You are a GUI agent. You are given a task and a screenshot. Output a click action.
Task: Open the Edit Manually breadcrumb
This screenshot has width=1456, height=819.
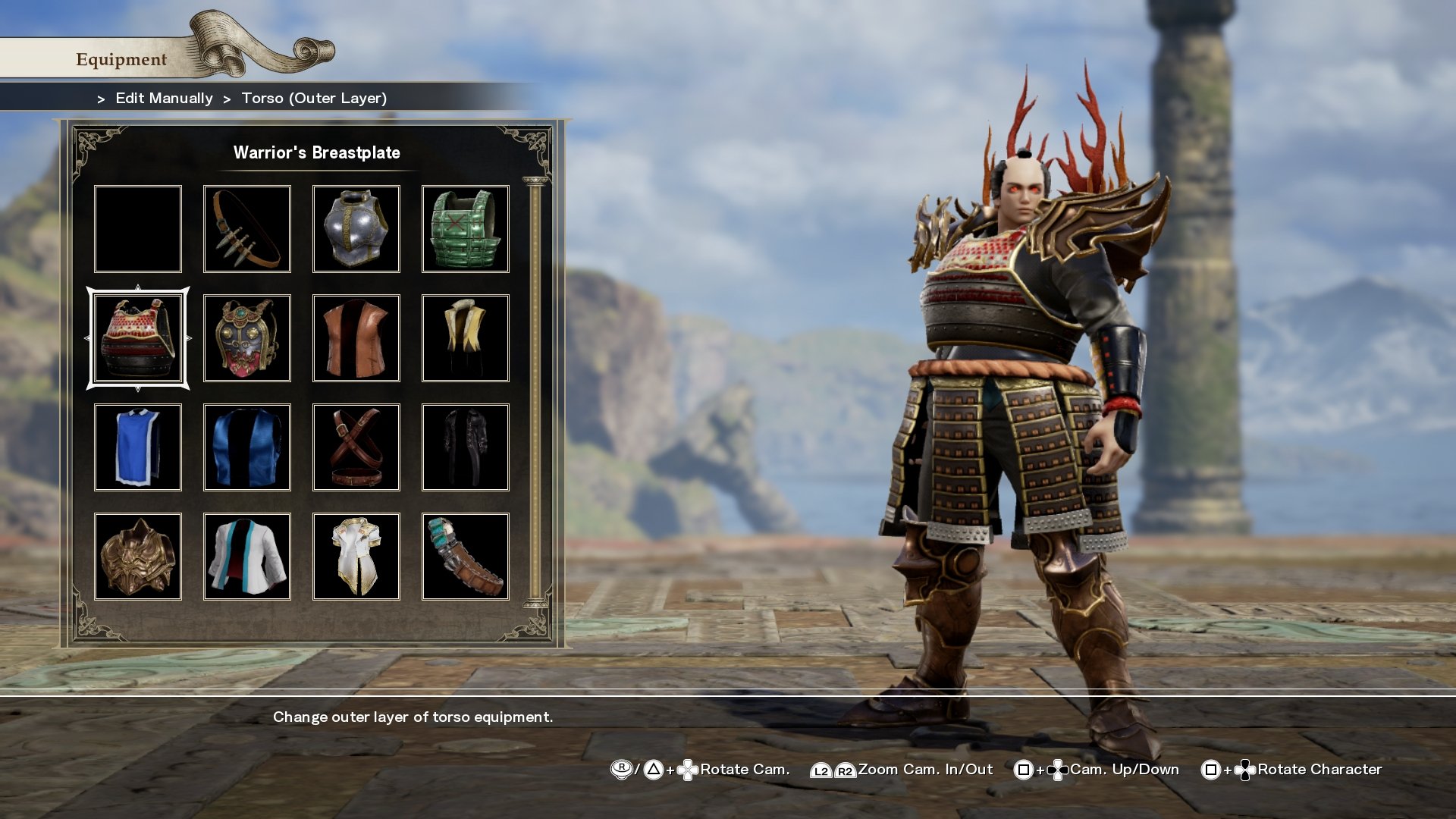pyautogui.click(x=163, y=98)
